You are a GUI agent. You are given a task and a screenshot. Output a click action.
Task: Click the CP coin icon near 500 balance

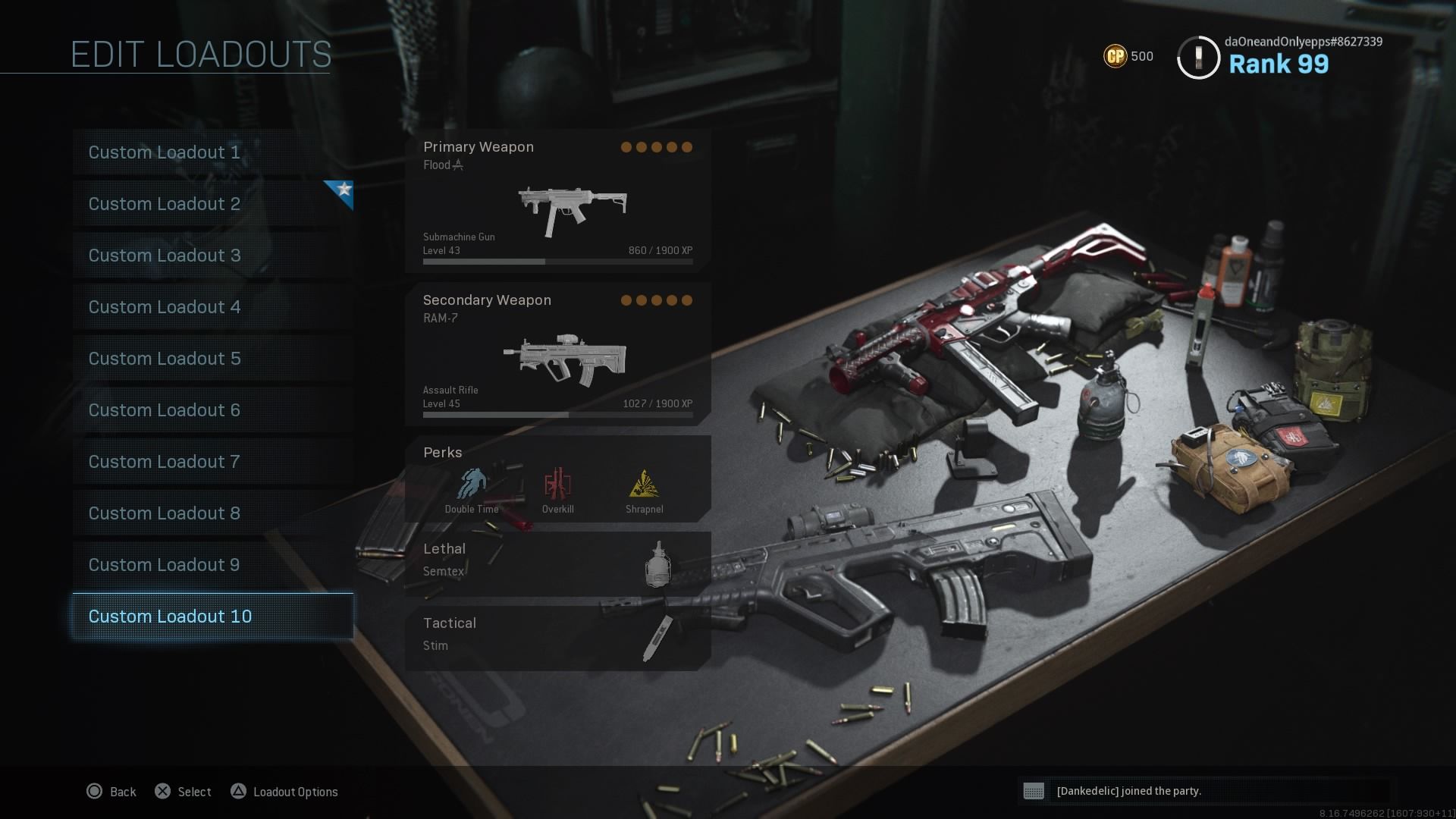pos(1114,56)
